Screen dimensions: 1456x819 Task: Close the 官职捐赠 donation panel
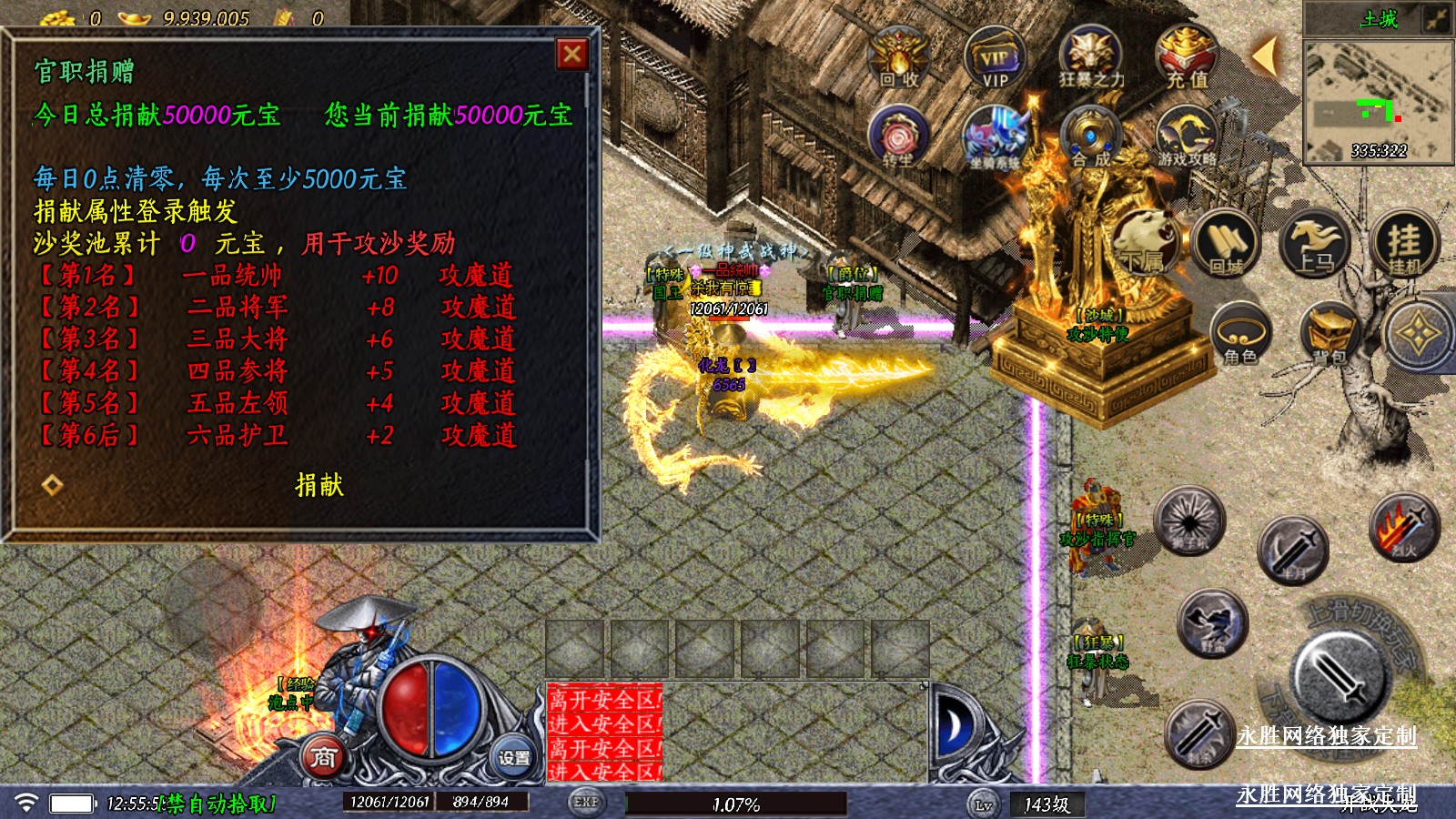click(571, 55)
